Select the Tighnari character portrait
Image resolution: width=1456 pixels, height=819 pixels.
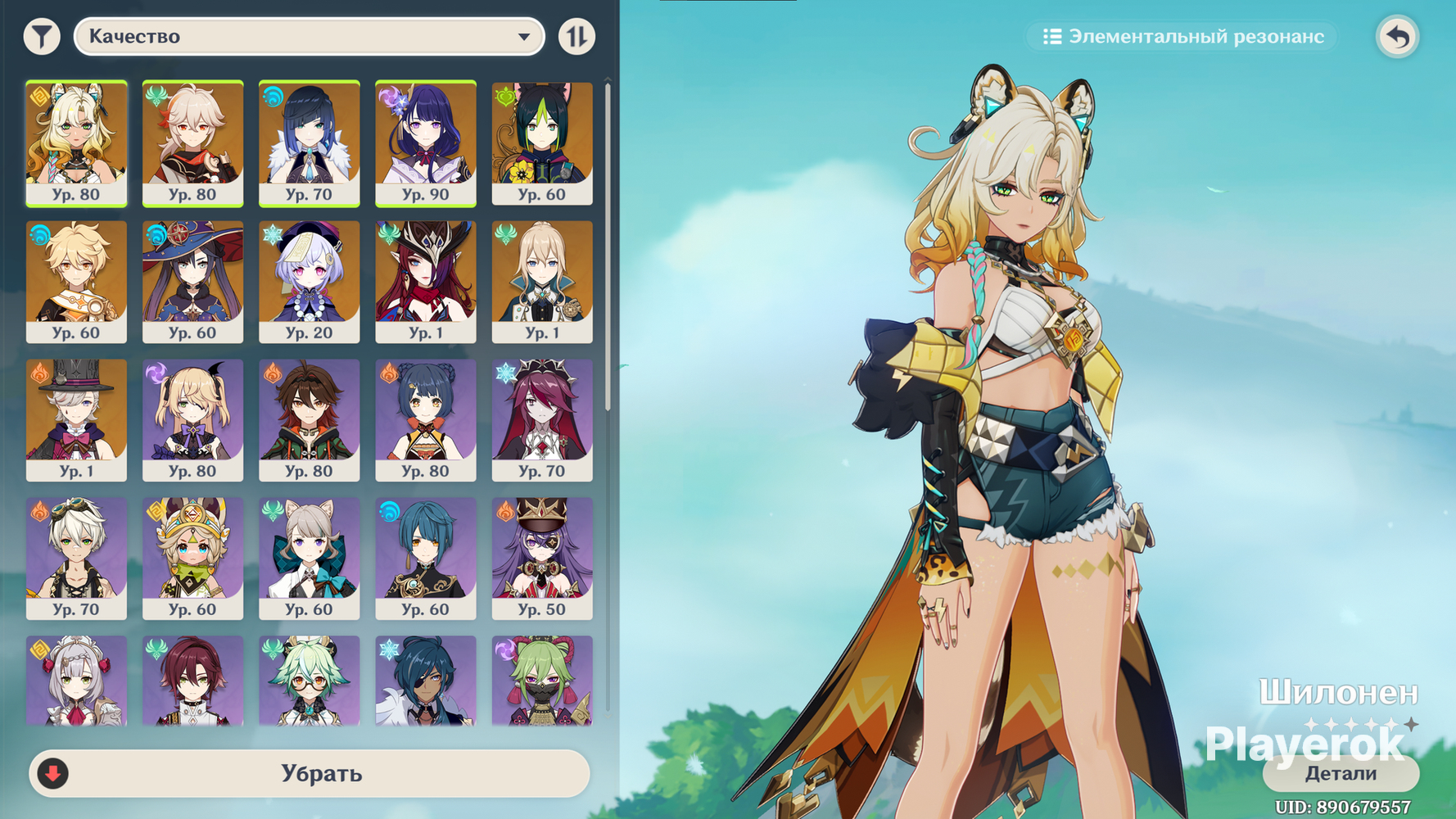[541, 143]
